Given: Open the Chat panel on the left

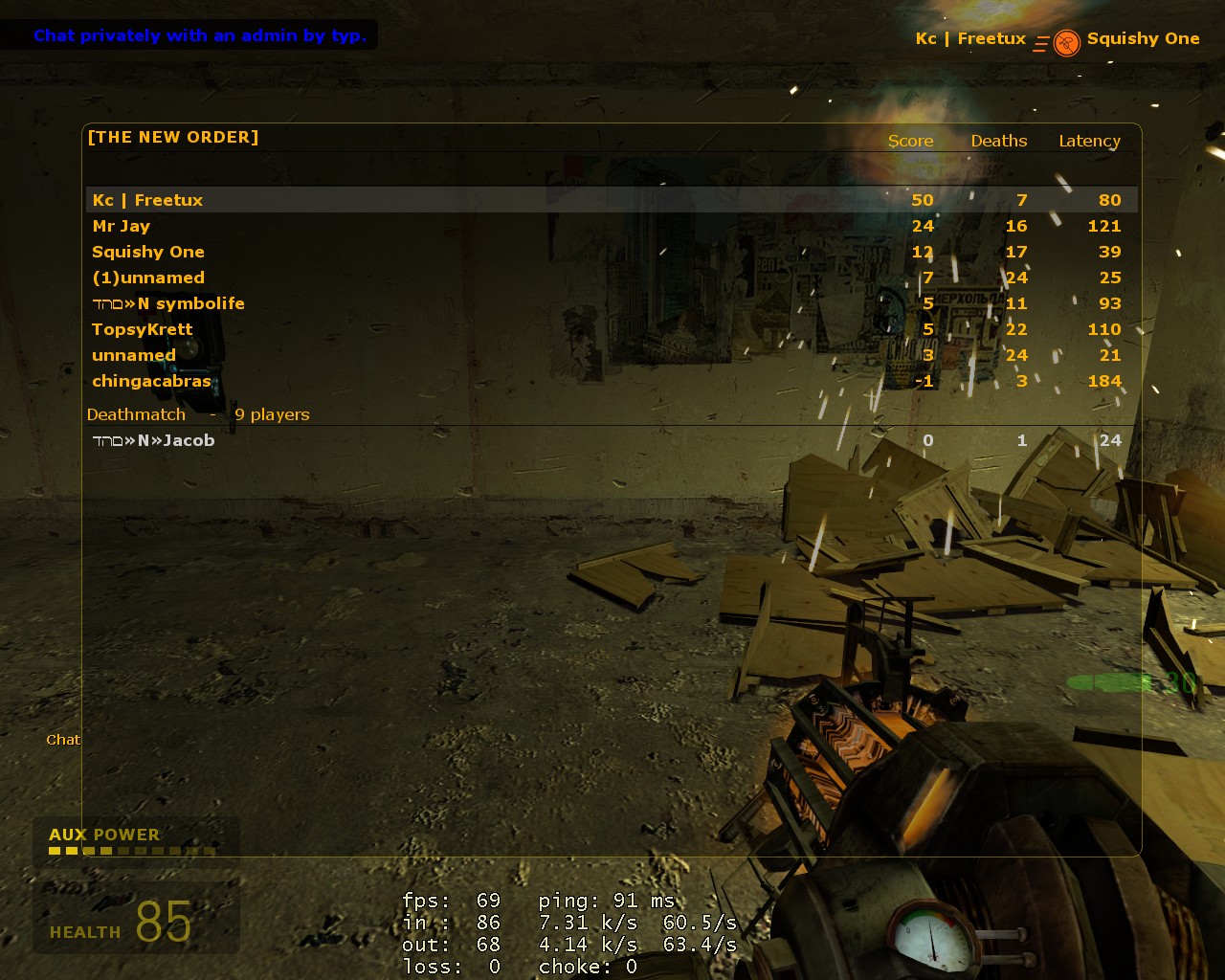Looking at the screenshot, I should [62, 739].
